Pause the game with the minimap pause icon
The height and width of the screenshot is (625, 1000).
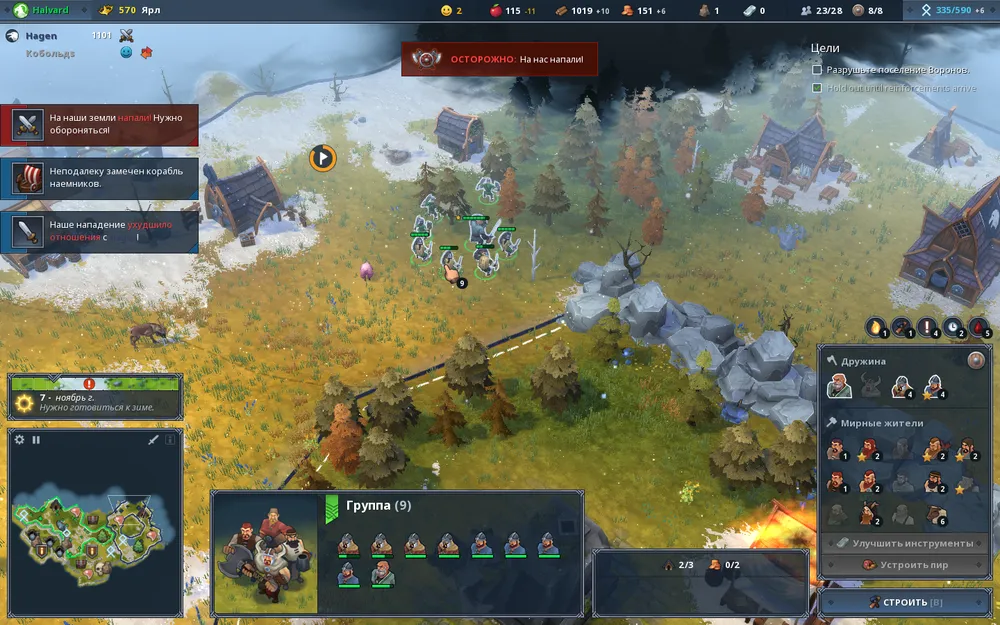(x=36, y=439)
